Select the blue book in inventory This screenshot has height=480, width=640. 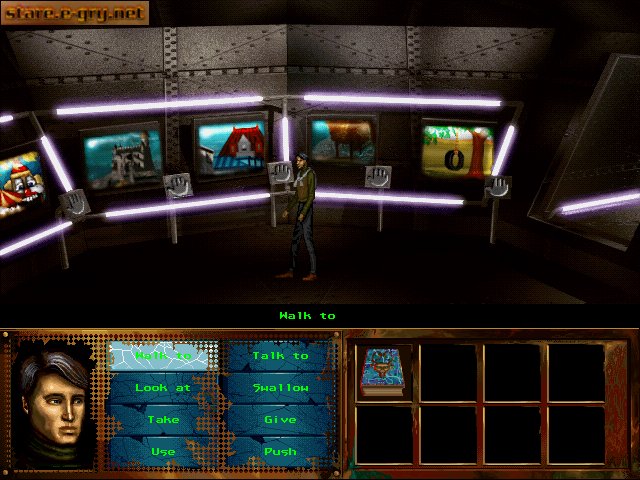(x=381, y=372)
